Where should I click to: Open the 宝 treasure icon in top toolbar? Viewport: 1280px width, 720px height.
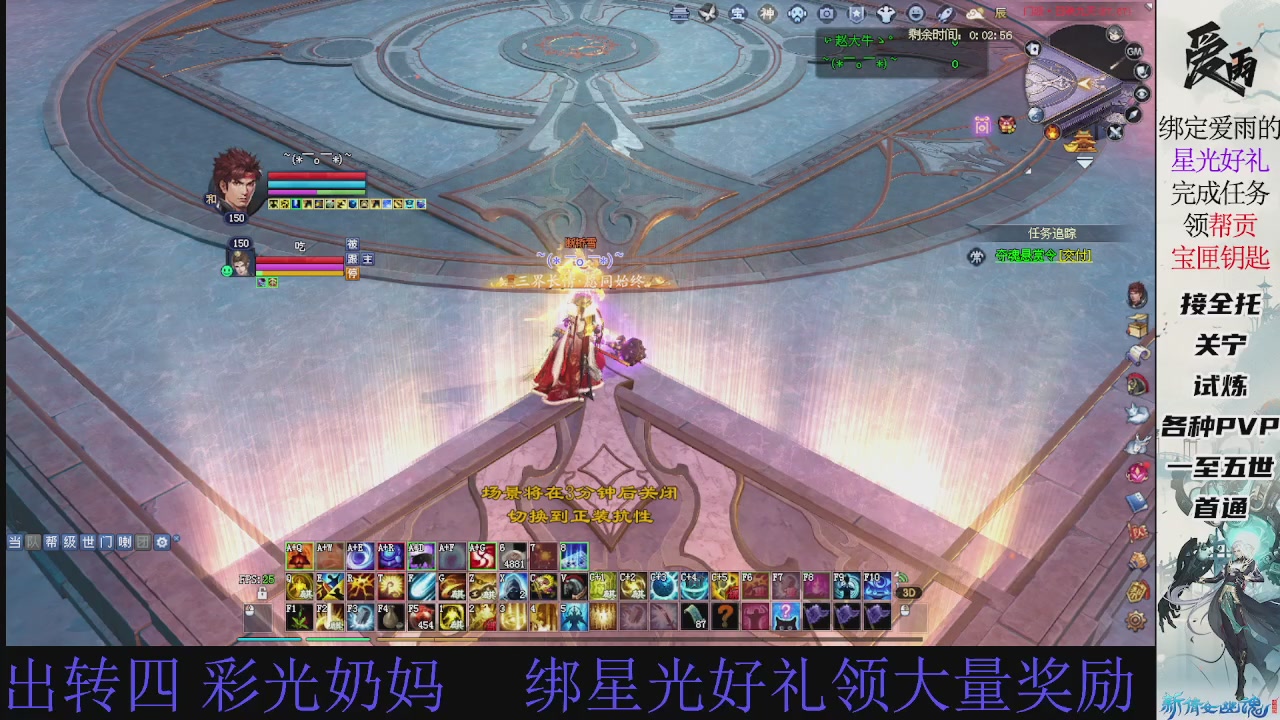[740, 14]
